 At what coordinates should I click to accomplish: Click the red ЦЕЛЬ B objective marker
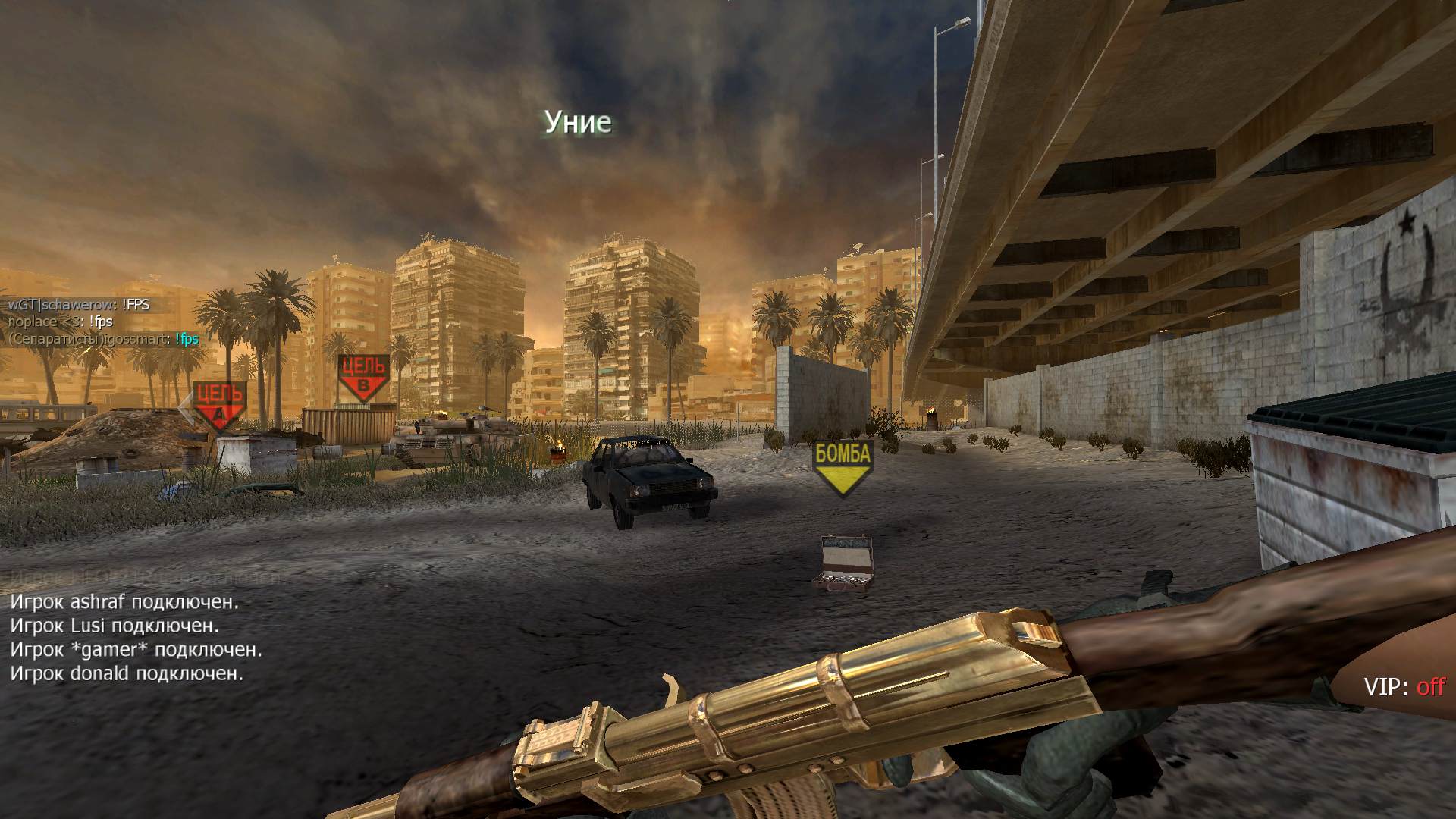point(363,377)
